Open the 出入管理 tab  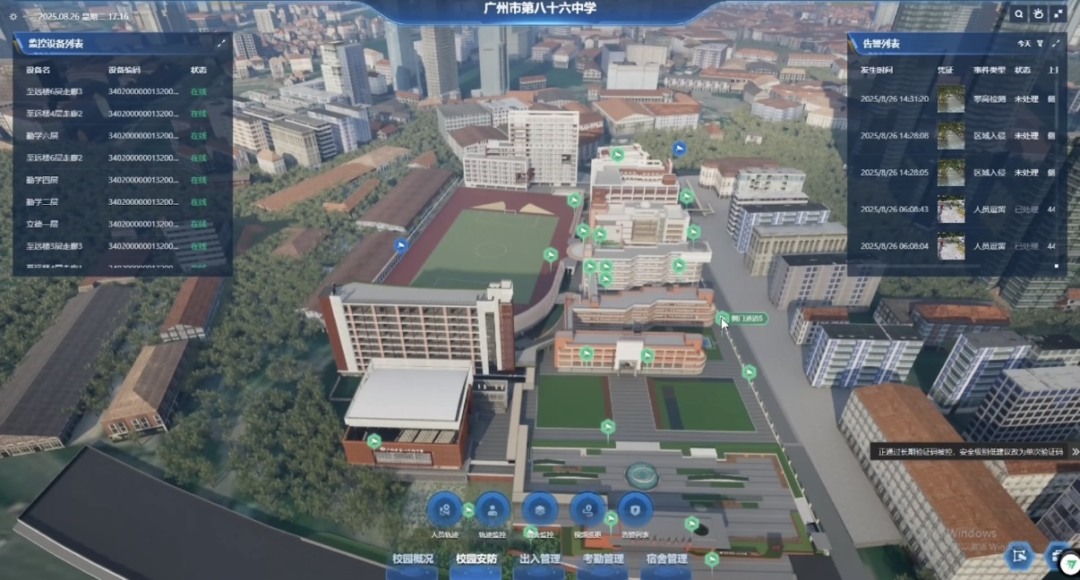pyautogui.click(x=540, y=559)
